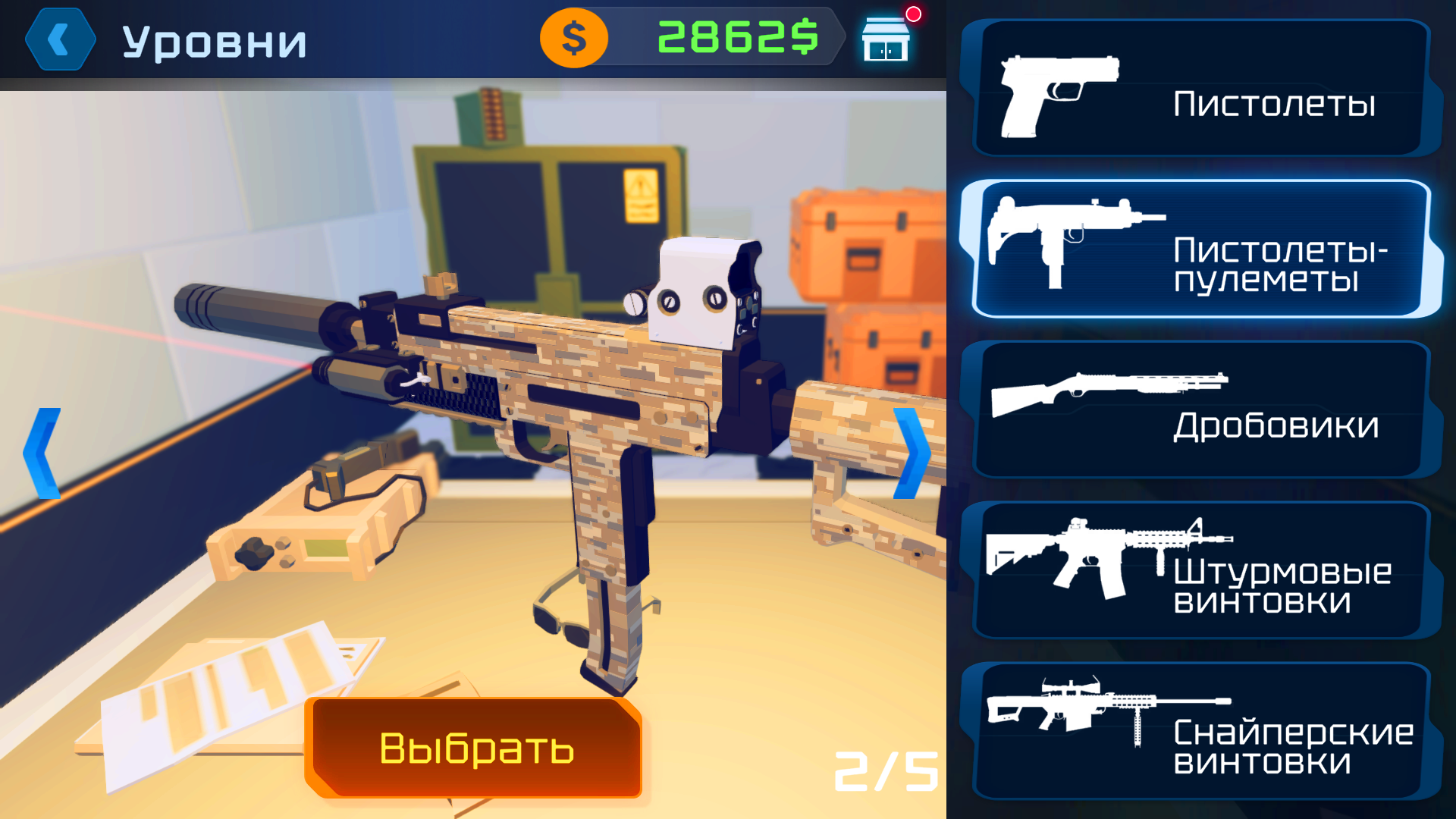
Task: Open the in-game store via shop icon
Action: pos(887,39)
